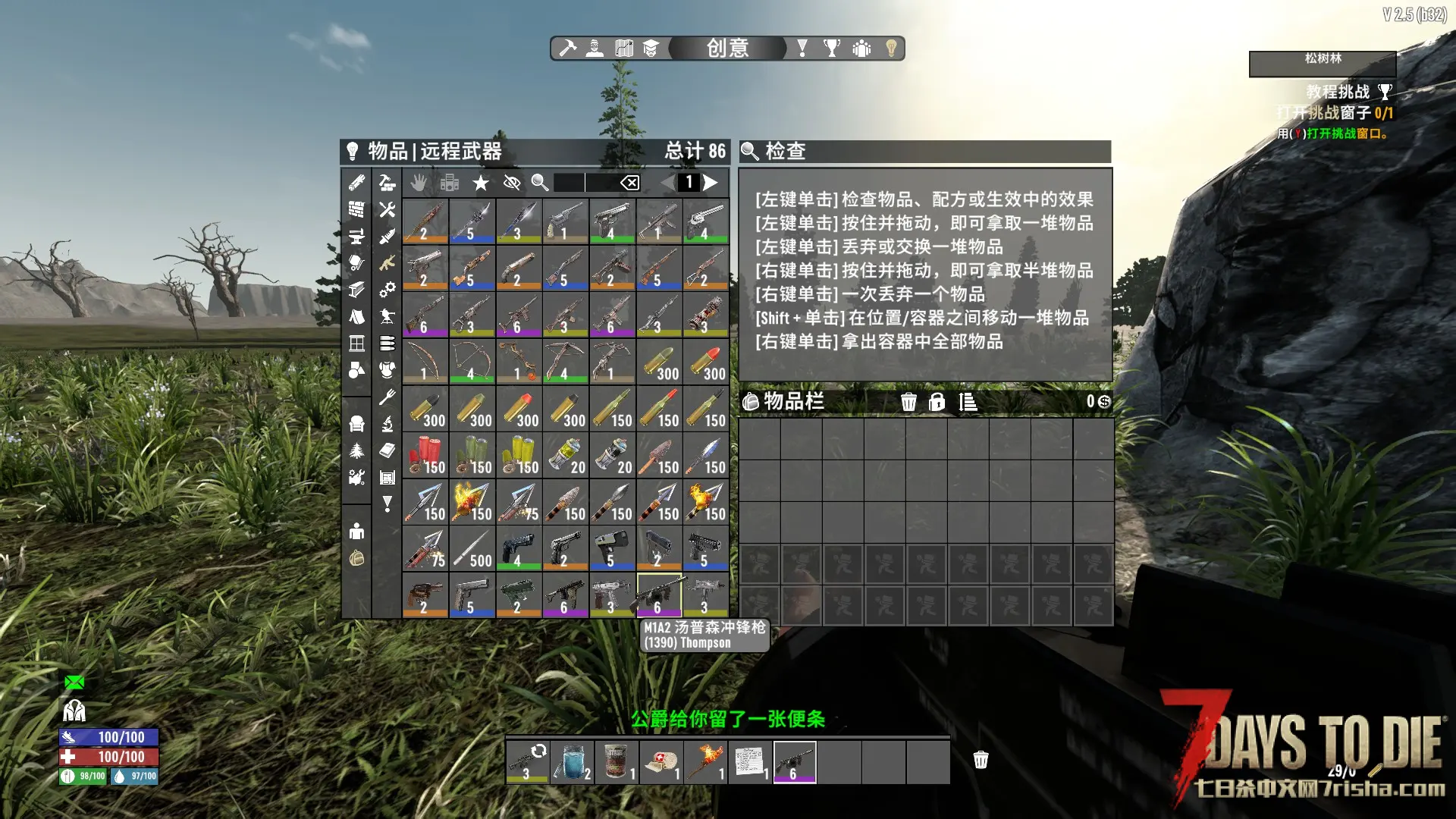
Task: Click the item search text box
Action: [x=584, y=183]
